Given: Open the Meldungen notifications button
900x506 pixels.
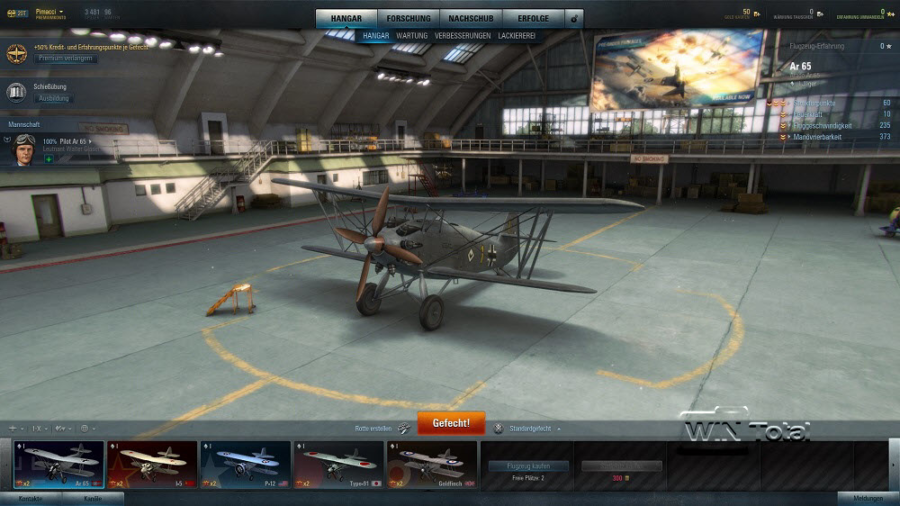Looking at the screenshot, I should pos(866,498).
